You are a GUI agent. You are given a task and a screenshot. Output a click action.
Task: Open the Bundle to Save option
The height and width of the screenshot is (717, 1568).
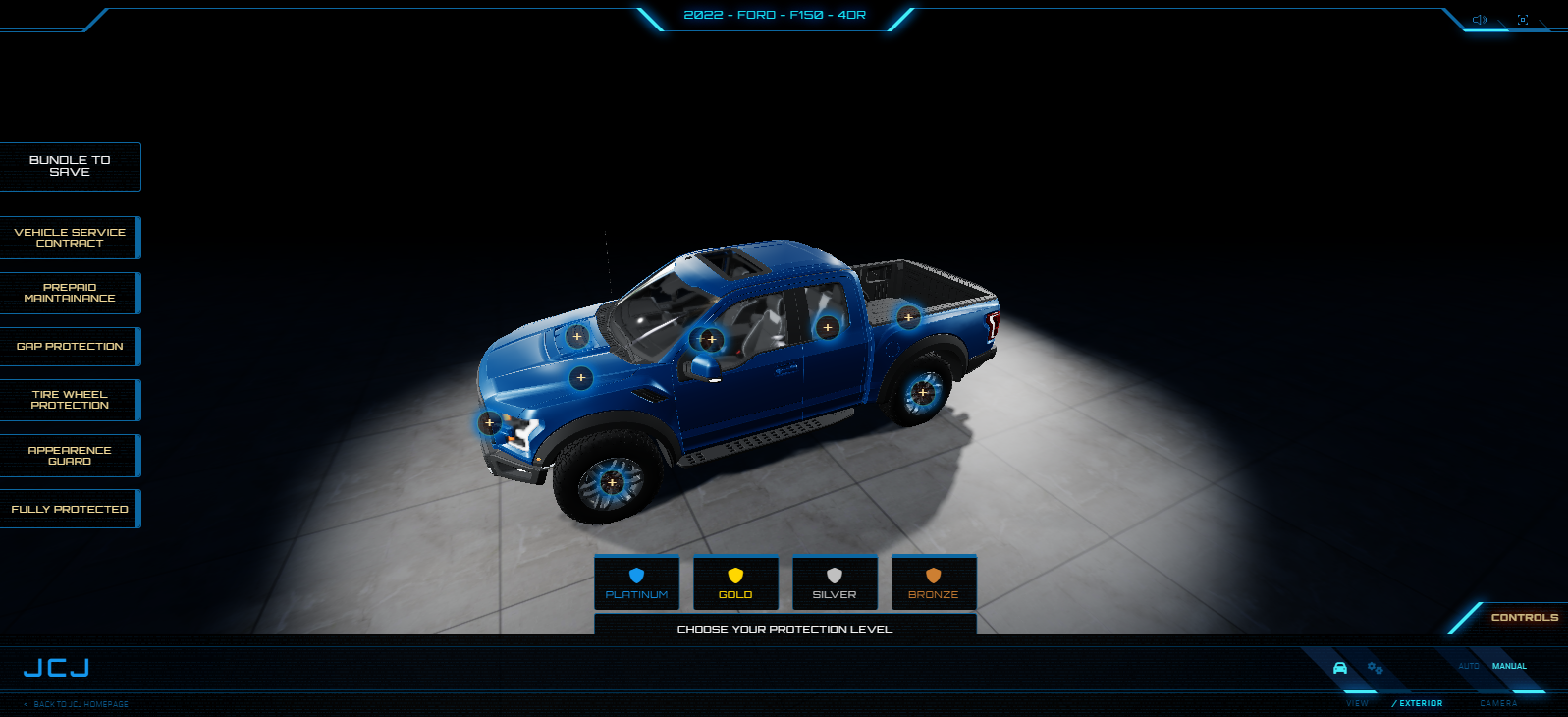coord(70,166)
